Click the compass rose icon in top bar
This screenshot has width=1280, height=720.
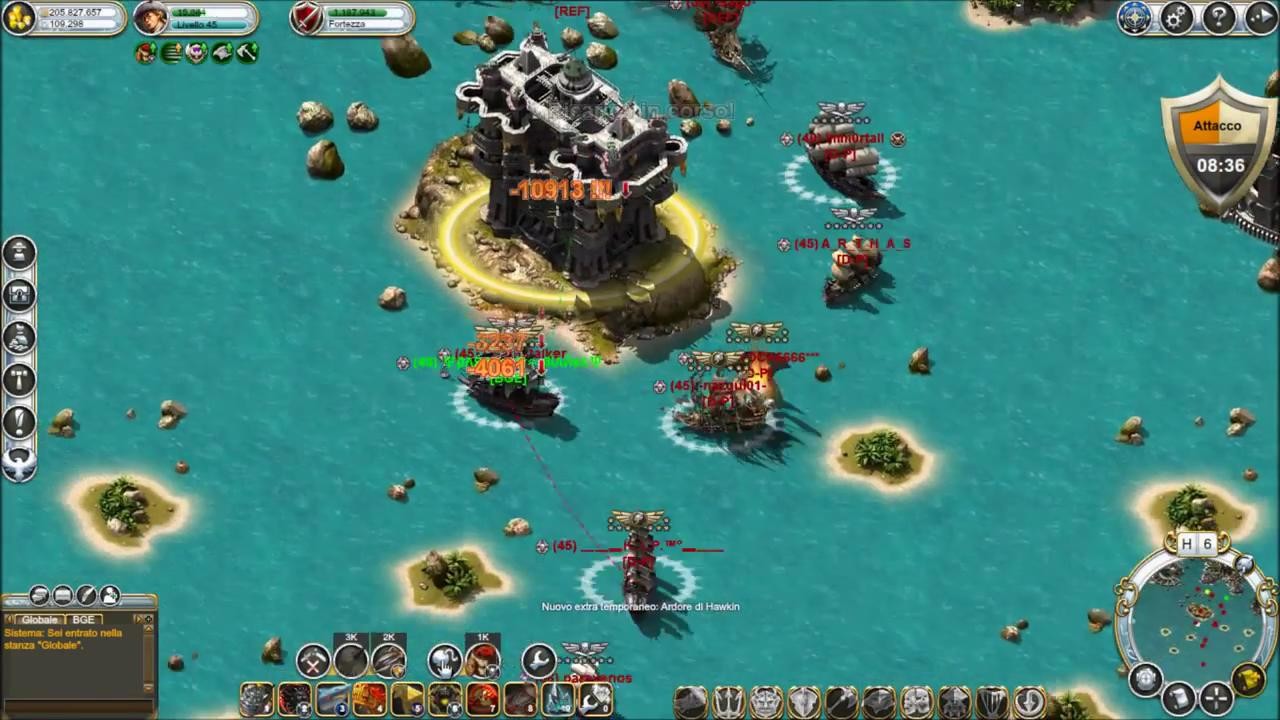(x=1135, y=18)
